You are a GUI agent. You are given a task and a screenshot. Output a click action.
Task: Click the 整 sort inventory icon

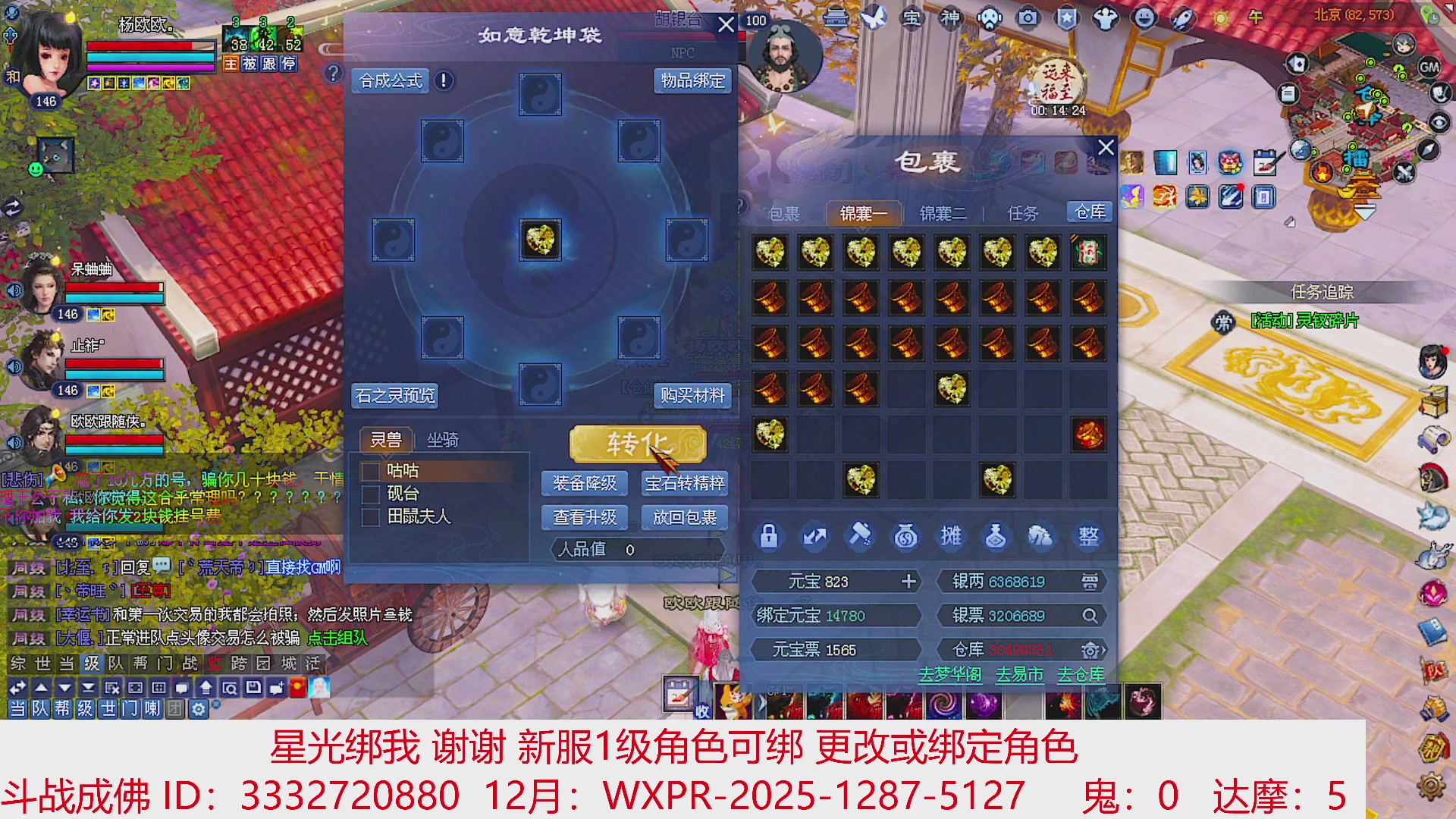[1088, 536]
